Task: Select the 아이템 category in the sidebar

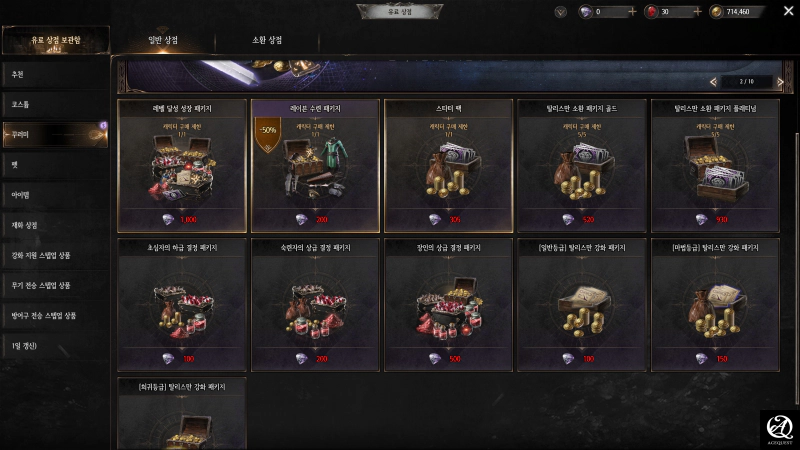Action: click(x=55, y=195)
